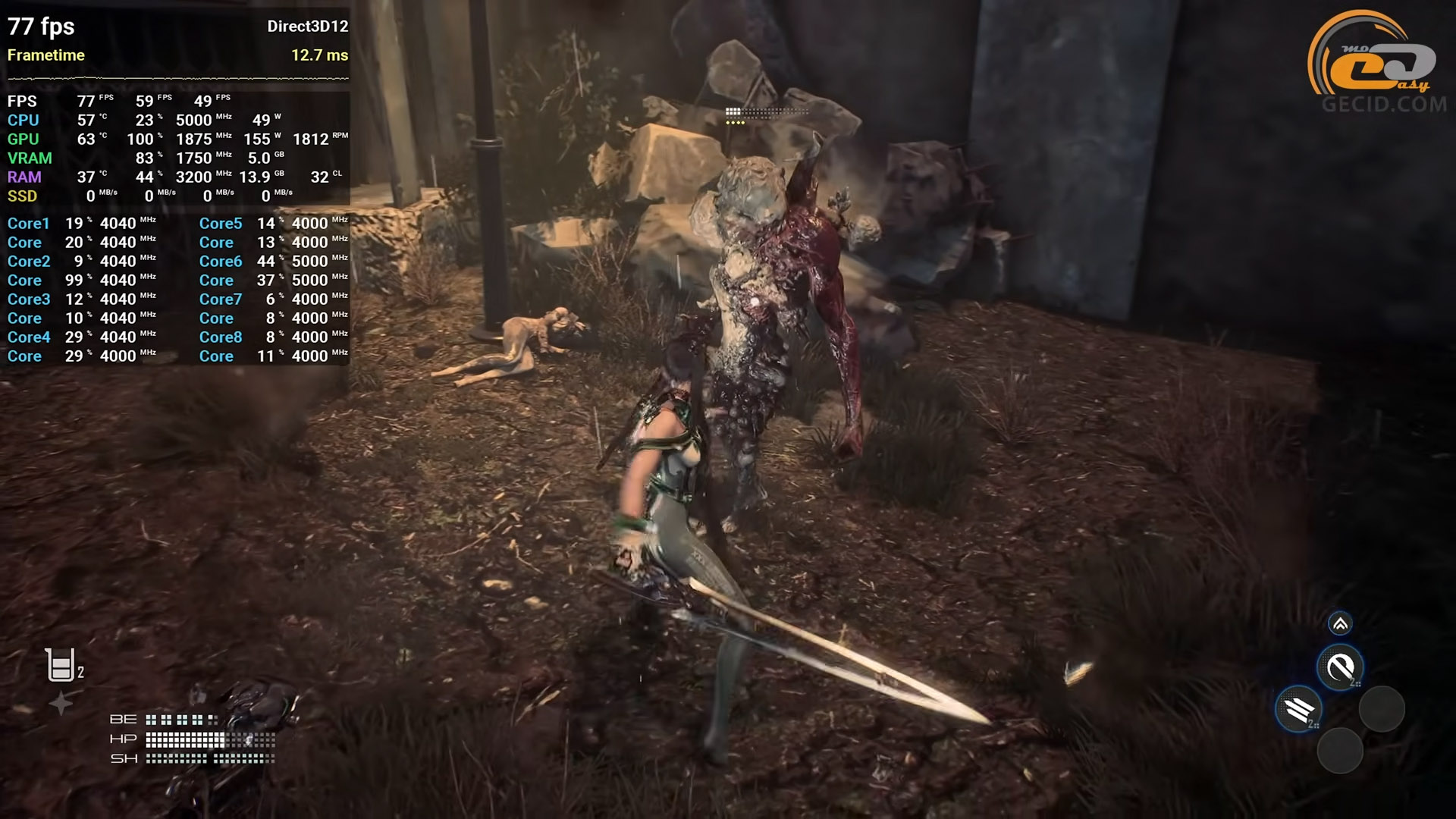
Task: Activate the triple-blade Beta skill icon
Action: point(1299,710)
